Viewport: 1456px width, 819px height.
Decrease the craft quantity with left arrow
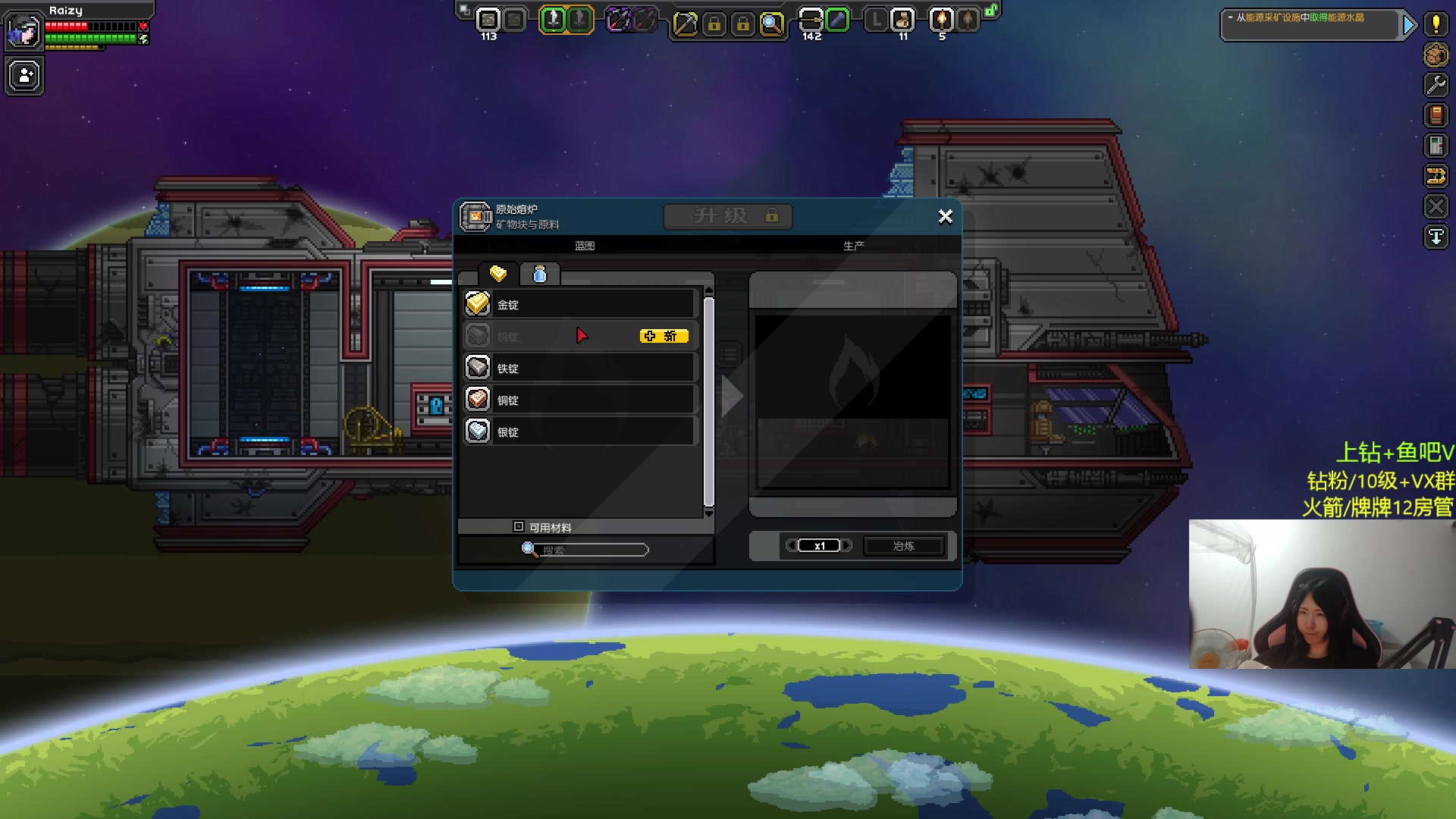click(x=791, y=545)
